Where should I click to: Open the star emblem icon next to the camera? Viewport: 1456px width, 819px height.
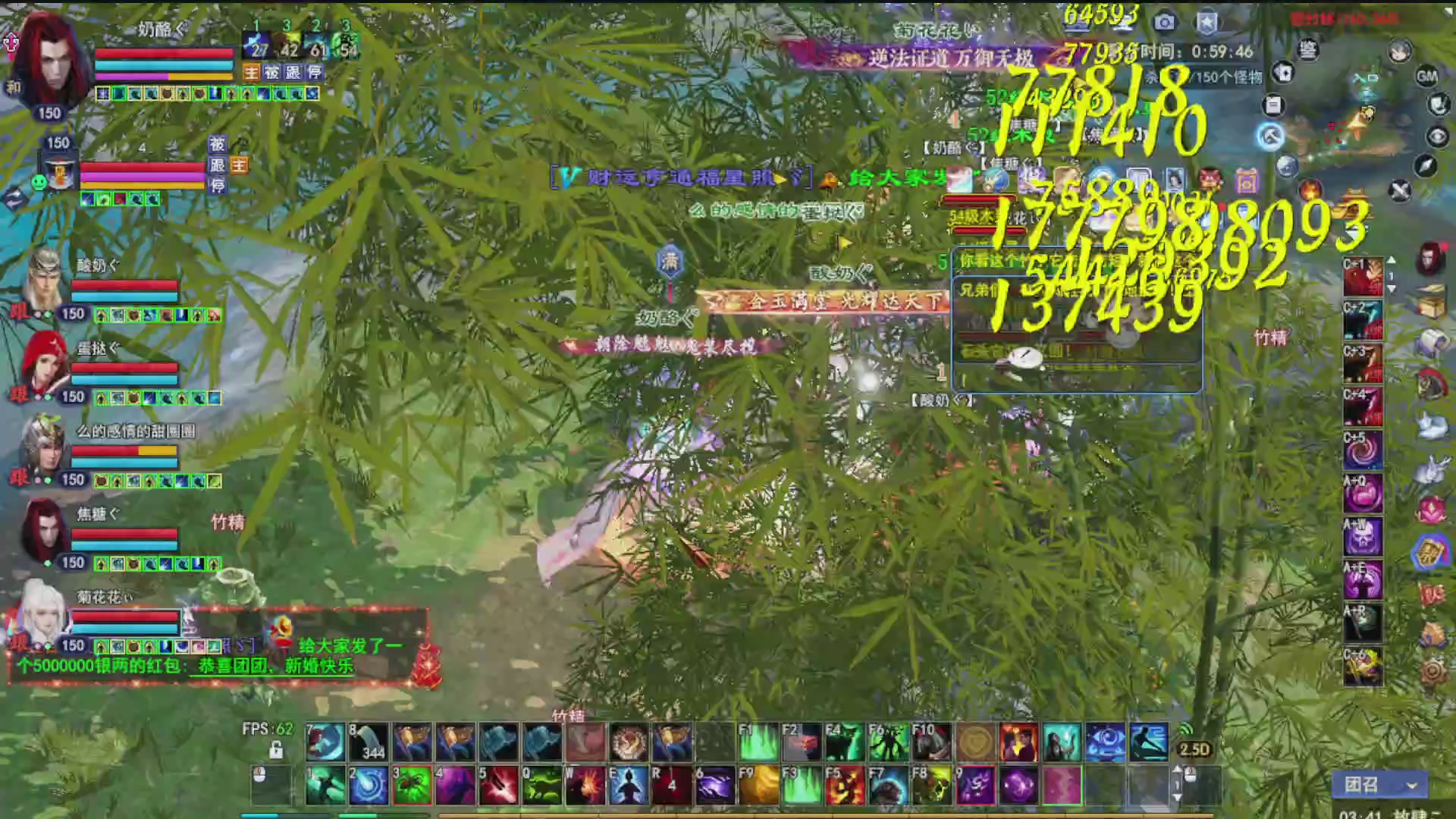click(1206, 21)
